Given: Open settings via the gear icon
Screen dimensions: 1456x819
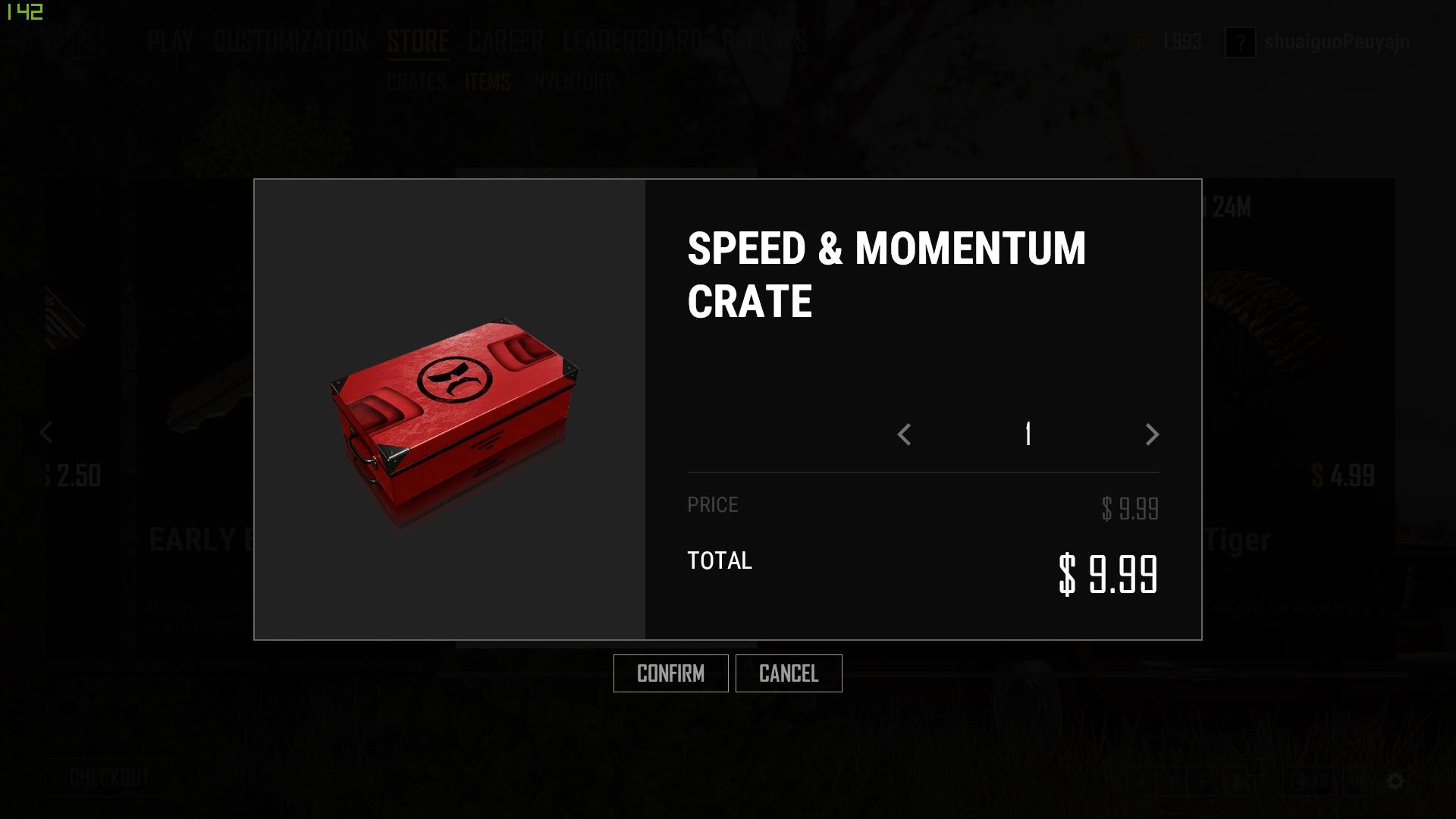Looking at the screenshot, I should [x=1395, y=781].
